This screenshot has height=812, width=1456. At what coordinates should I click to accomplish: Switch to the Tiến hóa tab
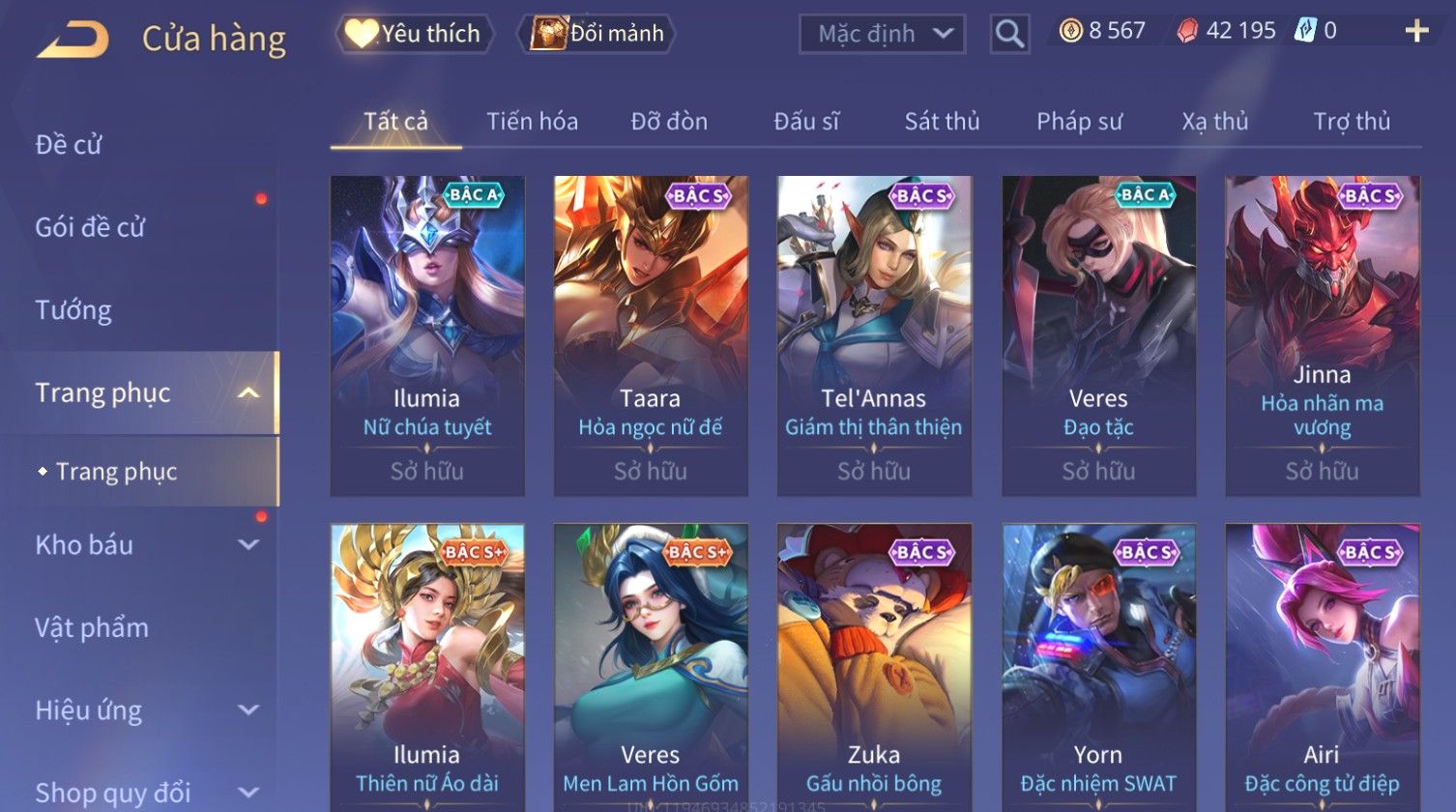tap(532, 122)
